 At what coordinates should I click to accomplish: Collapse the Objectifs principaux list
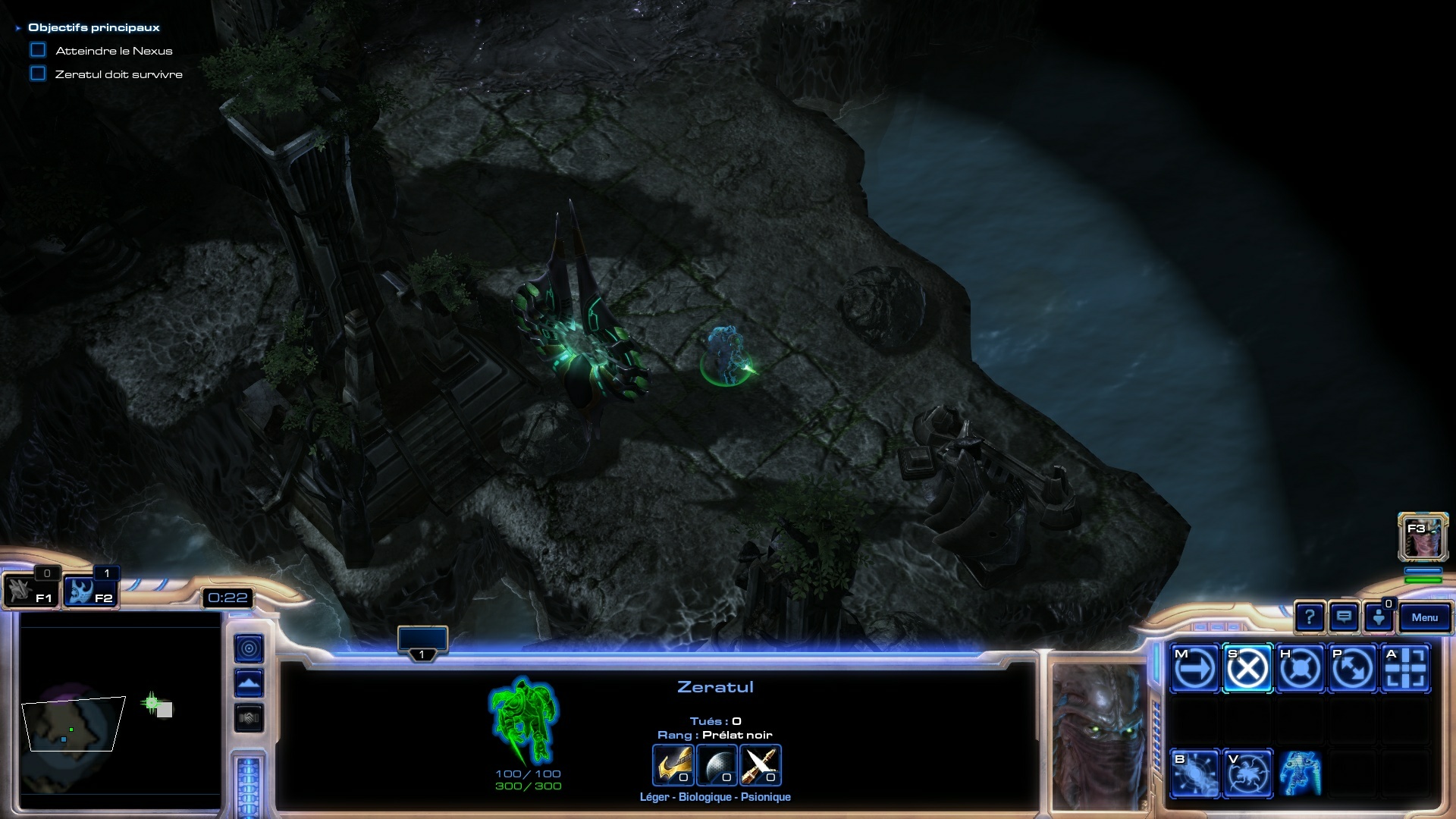(18, 28)
